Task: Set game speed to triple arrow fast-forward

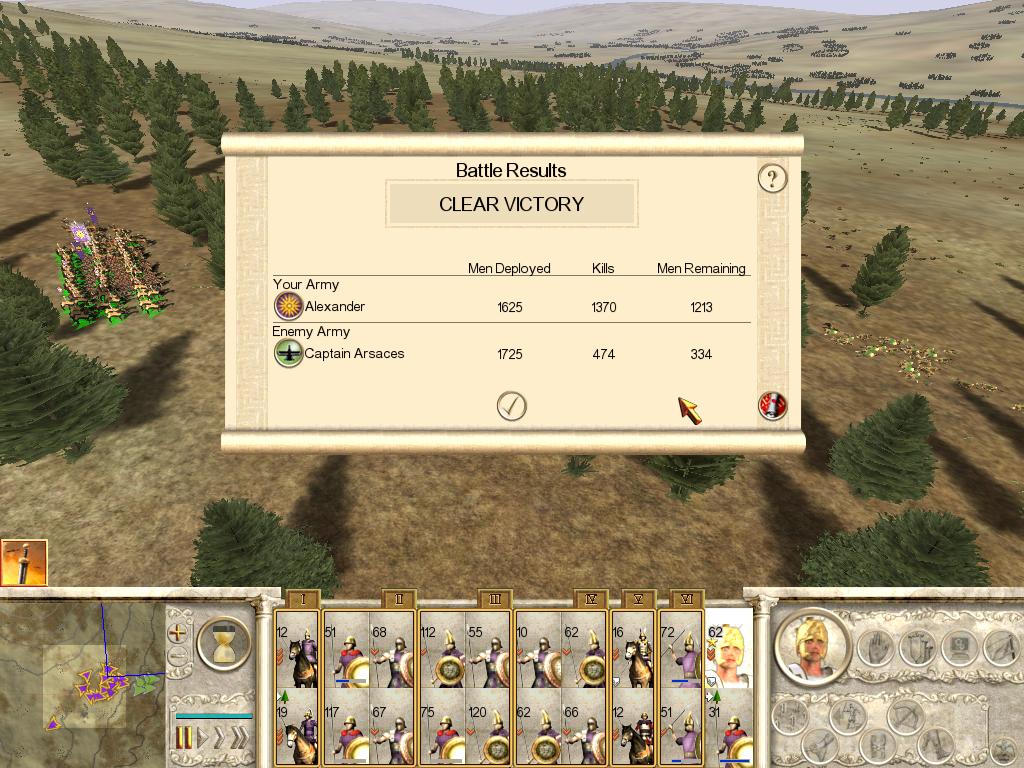Action: [x=238, y=739]
